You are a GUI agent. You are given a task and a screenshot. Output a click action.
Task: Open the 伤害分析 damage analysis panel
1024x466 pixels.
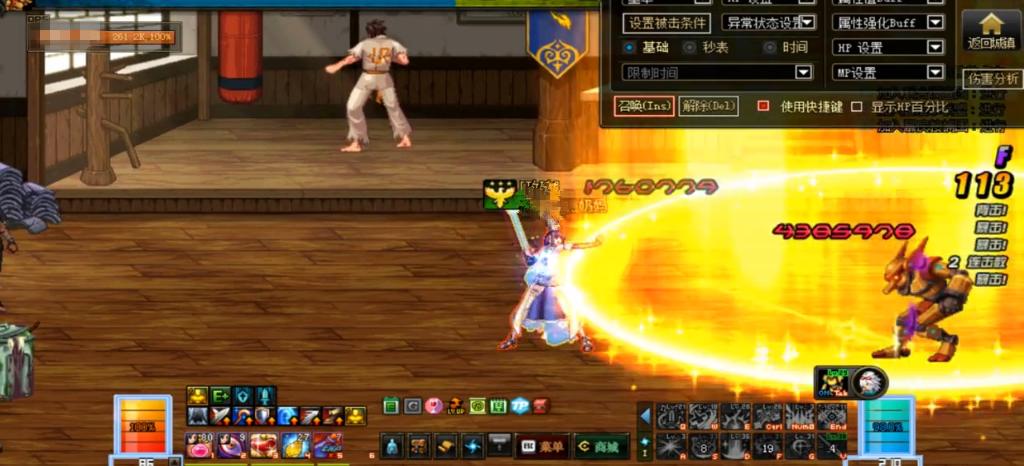992,79
